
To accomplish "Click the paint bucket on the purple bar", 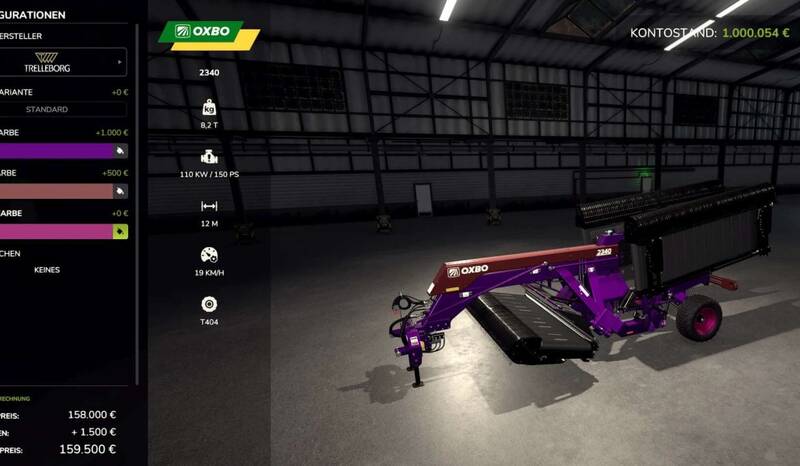I will coord(120,150).
